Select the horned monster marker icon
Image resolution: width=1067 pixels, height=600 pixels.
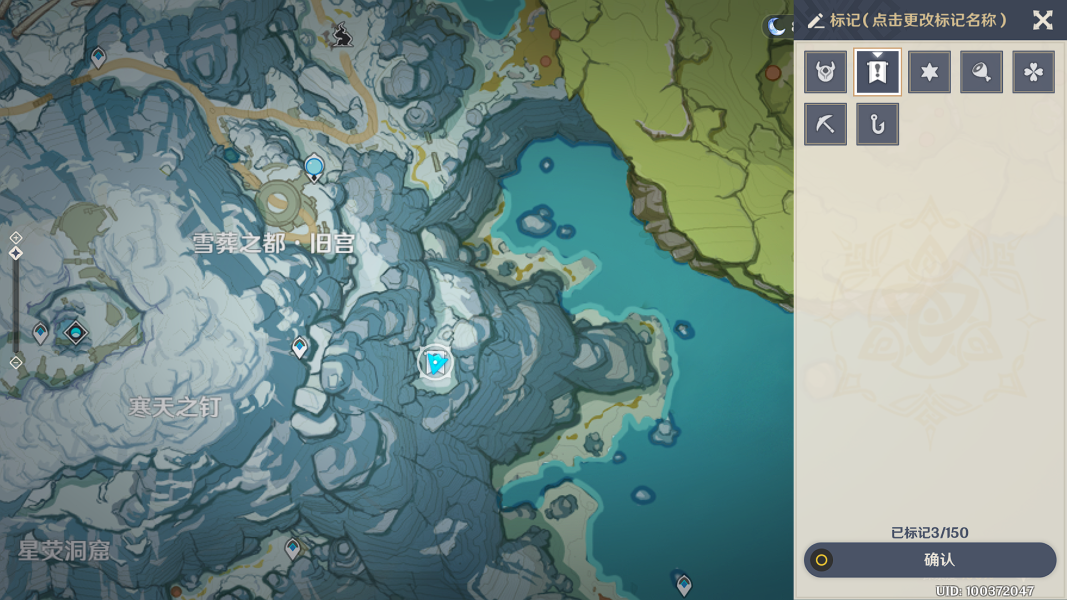point(826,72)
